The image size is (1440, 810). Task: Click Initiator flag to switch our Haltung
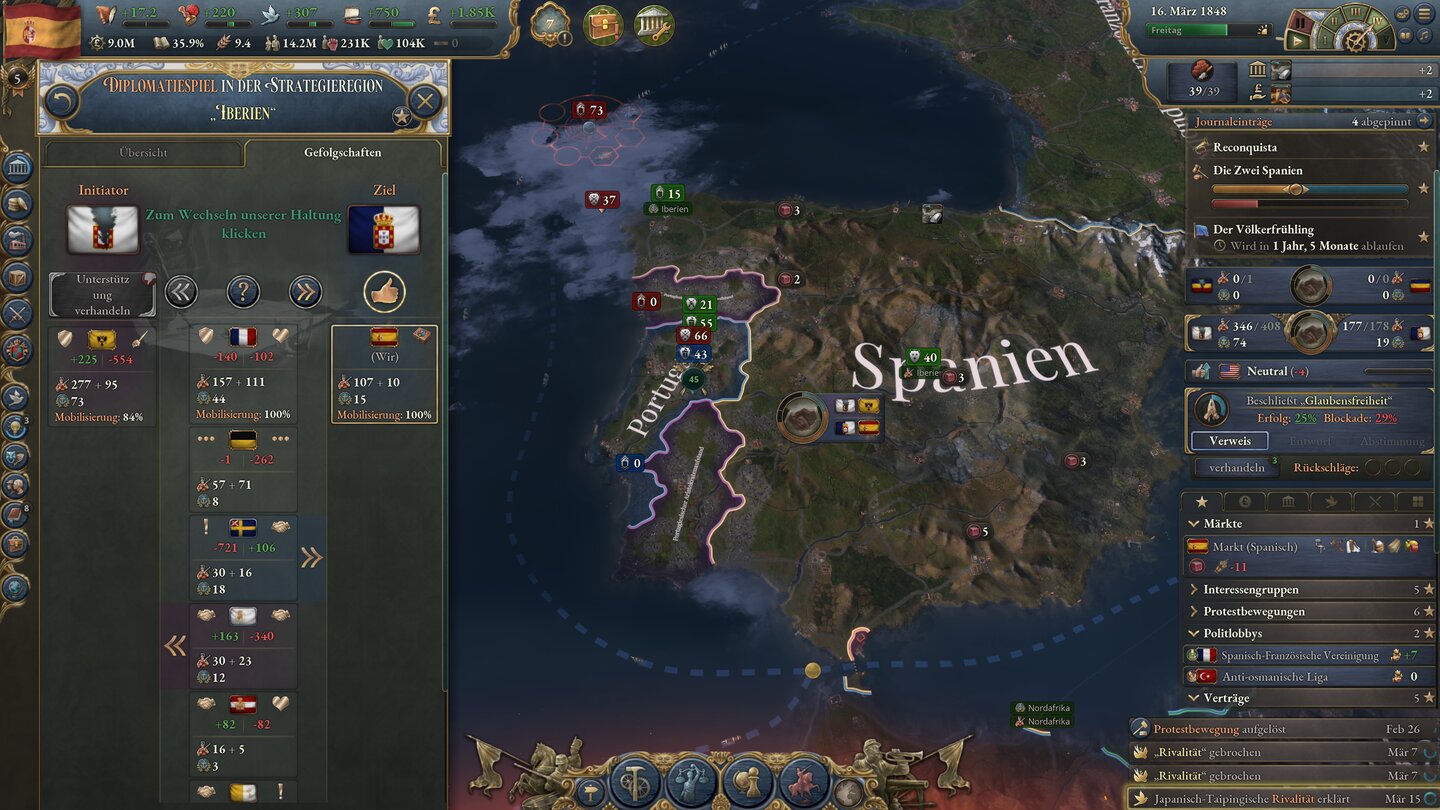[x=103, y=228]
